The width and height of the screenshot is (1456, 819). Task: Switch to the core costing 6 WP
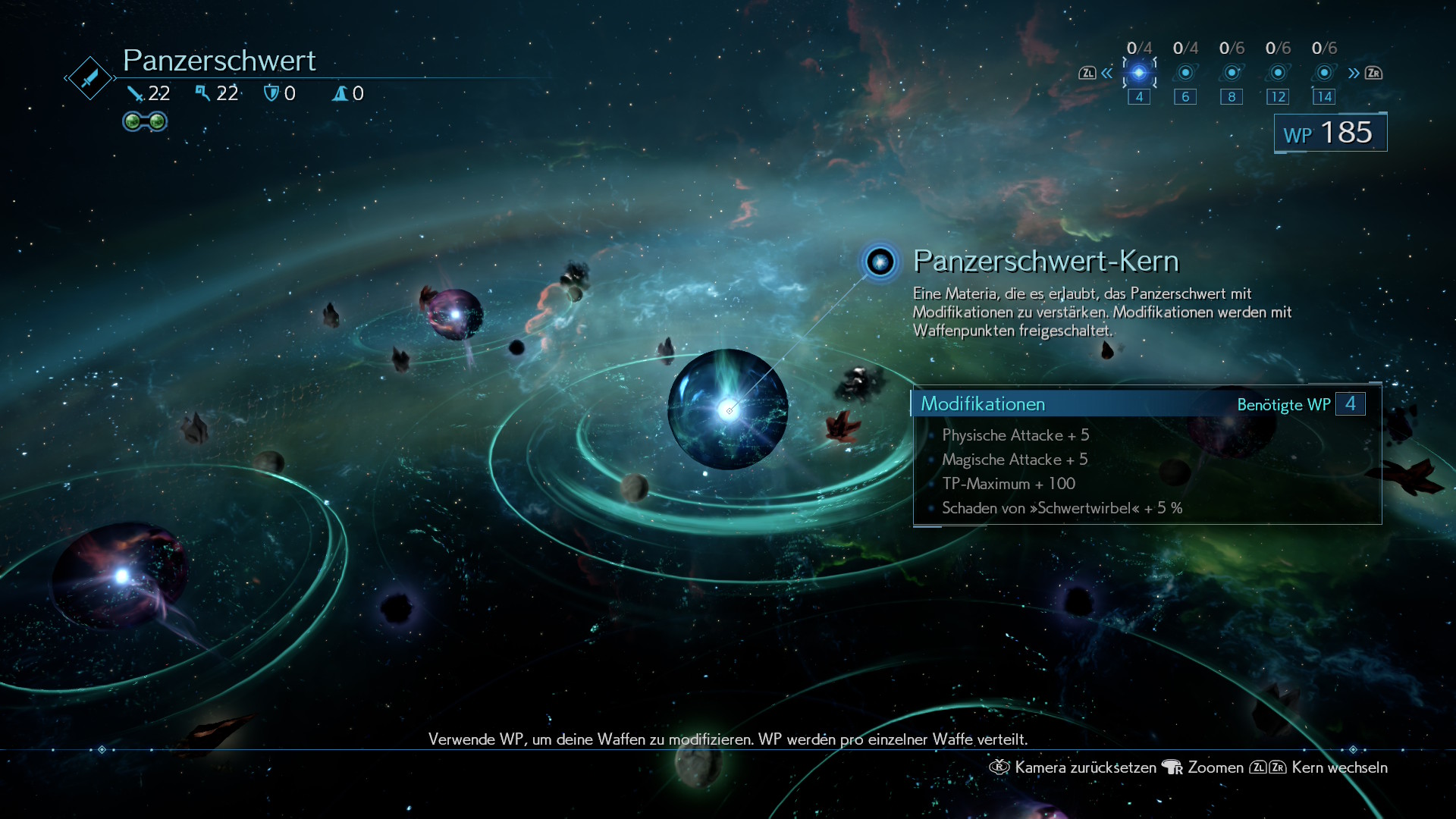click(x=1185, y=74)
